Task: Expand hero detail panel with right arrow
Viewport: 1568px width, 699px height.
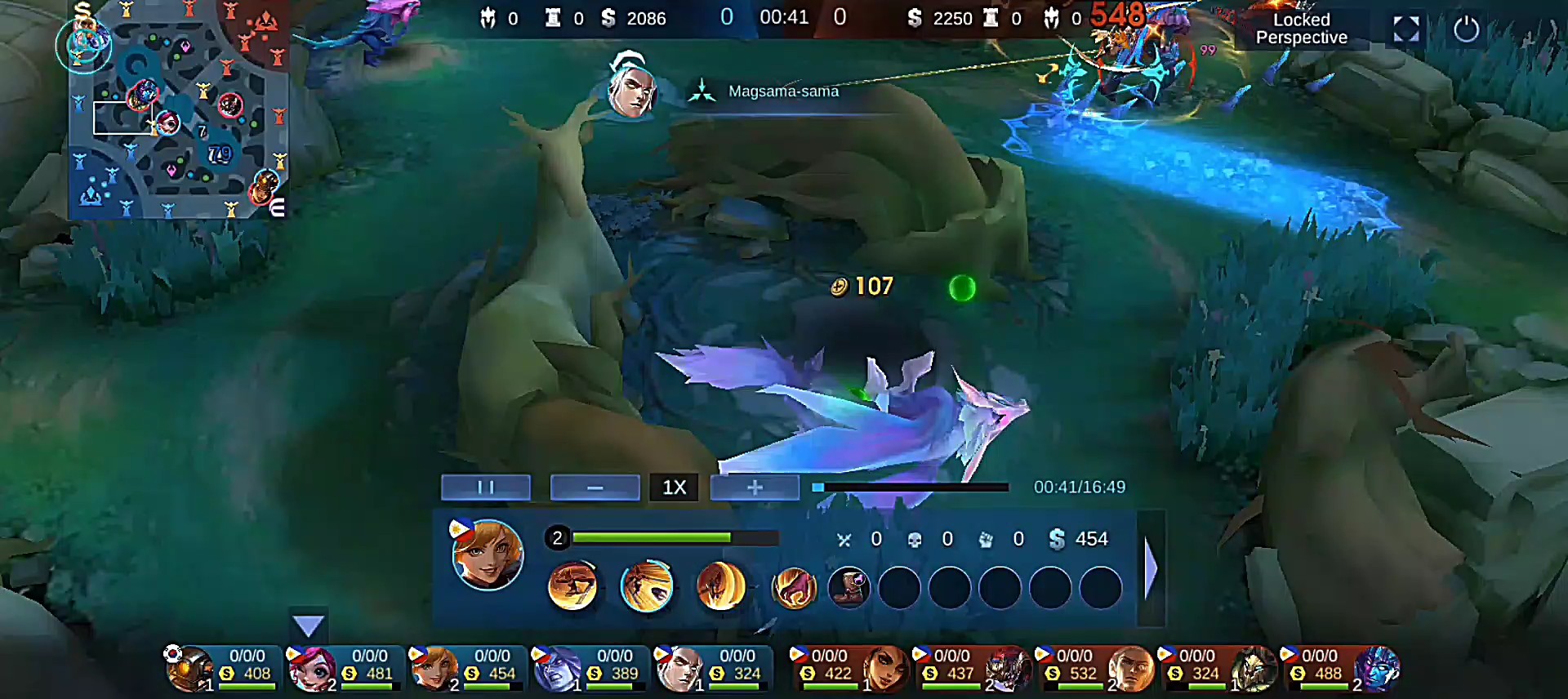Action: pos(1151,568)
